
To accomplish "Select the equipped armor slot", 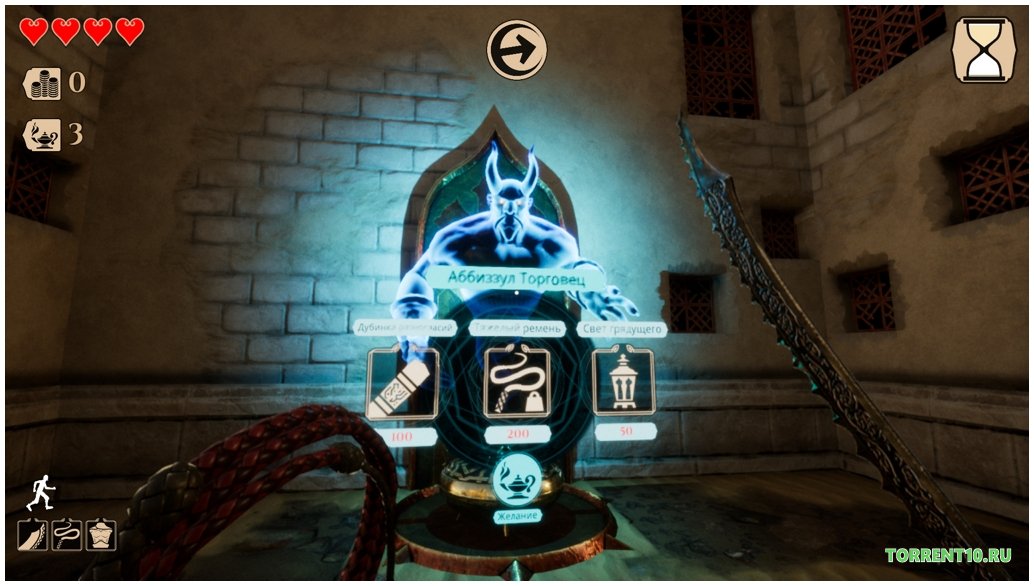I will 100,535.
